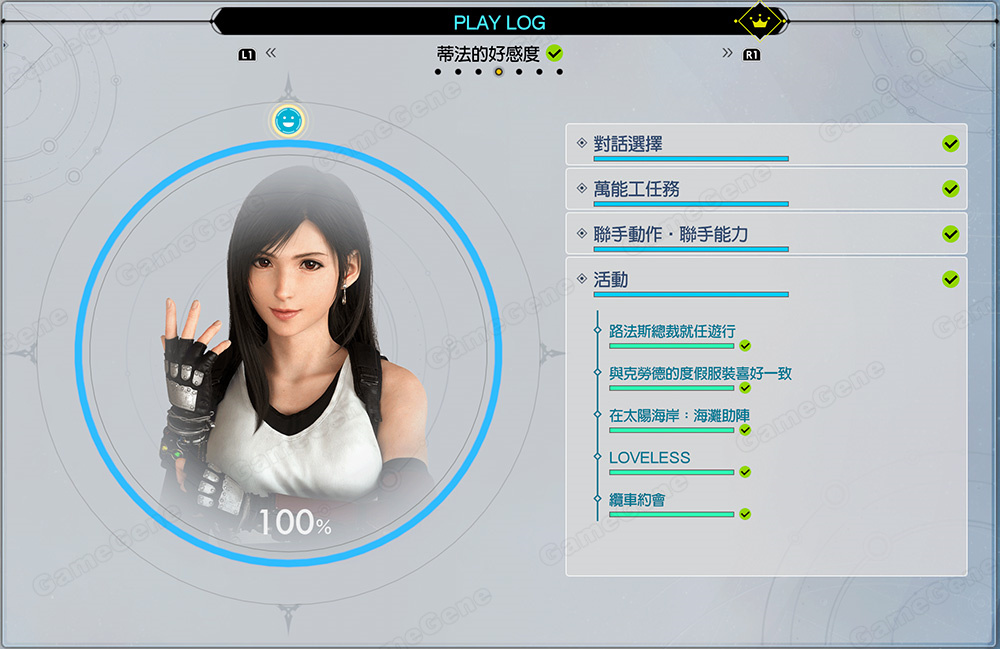Select the 路法斯總裁就任遊行 entry
1000x649 pixels.
coord(679,332)
